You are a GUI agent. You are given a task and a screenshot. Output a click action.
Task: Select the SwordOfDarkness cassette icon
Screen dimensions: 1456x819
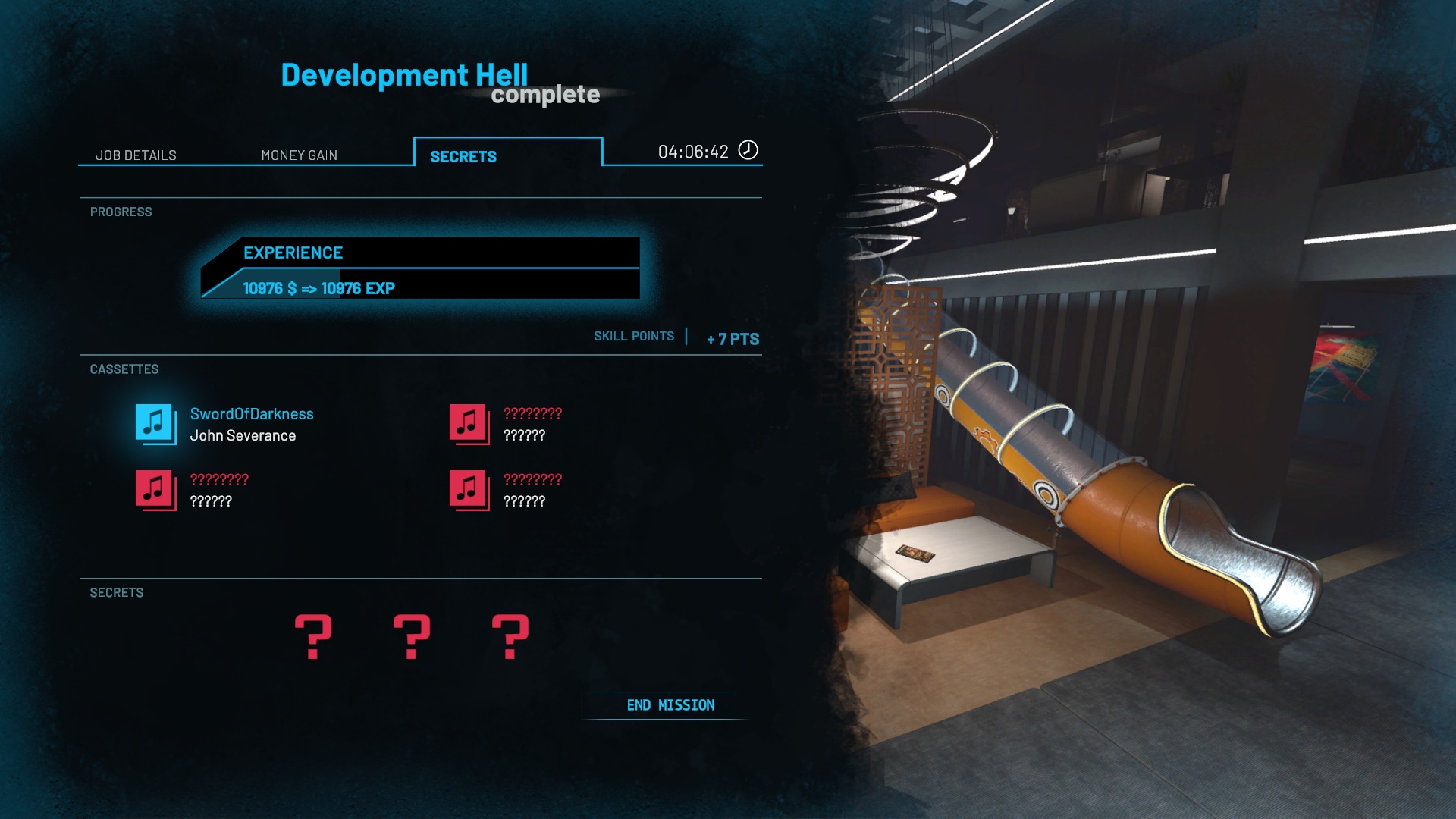(155, 423)
